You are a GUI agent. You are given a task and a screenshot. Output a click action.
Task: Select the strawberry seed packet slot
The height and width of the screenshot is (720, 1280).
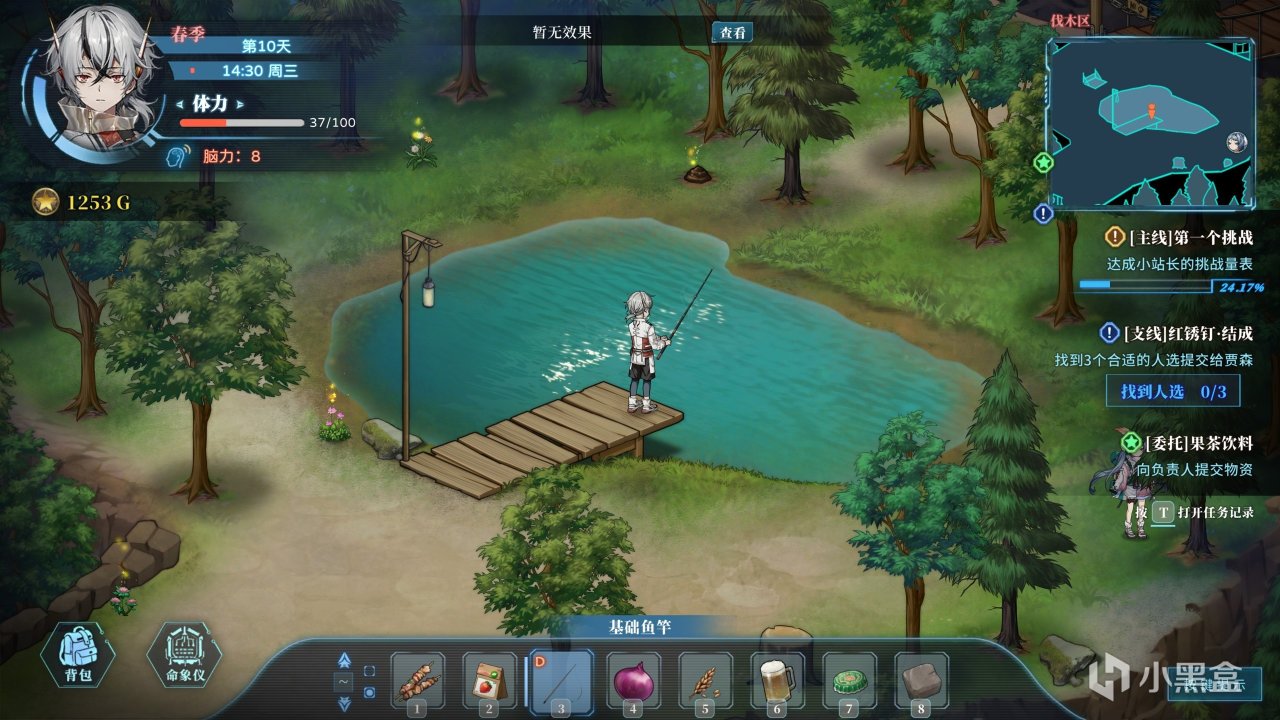tap(489, 681)
